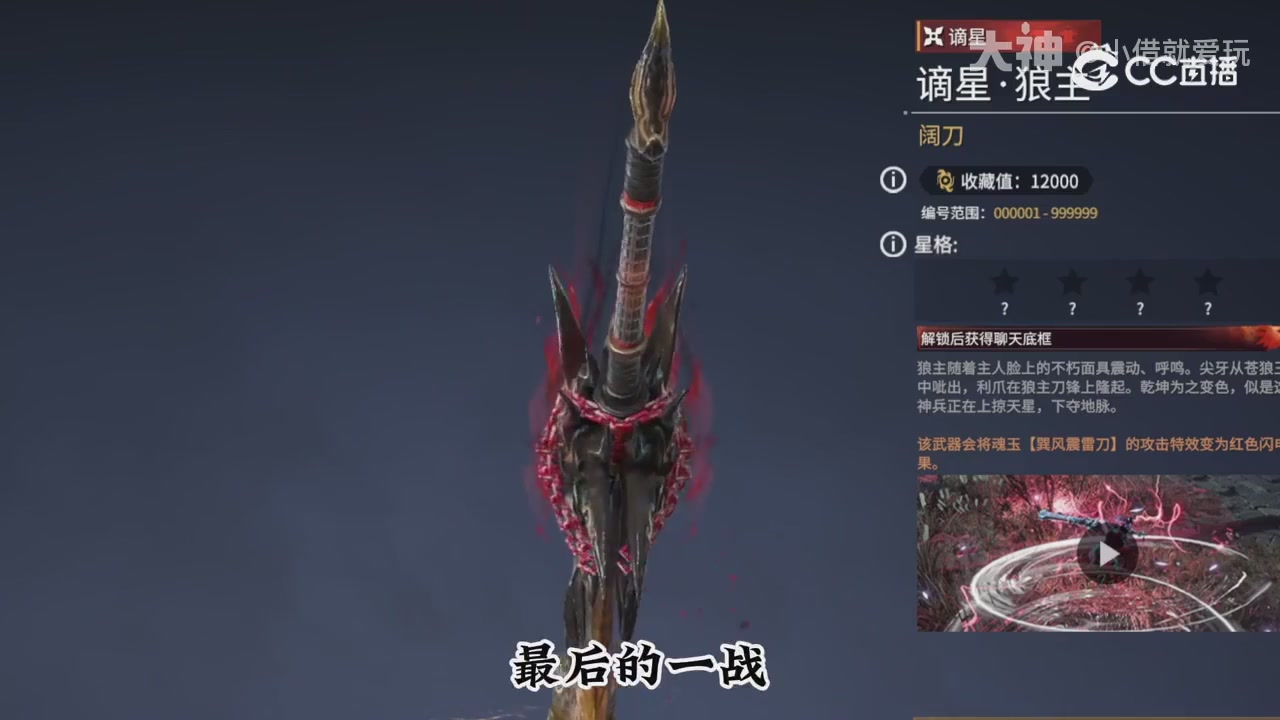Screen dimensions: 1280x720
Task: Select the fourth star slot under 星格
Action: click(1206, 283)
